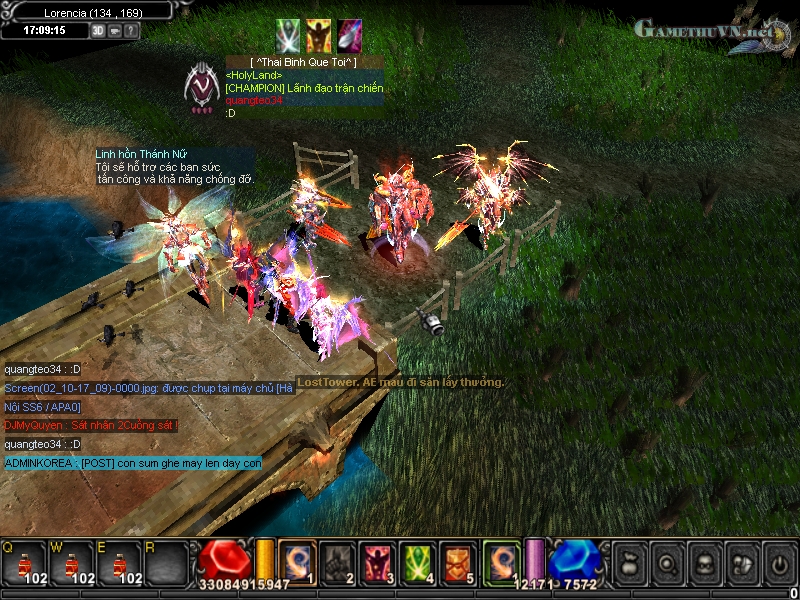Select the gray fist skill in slot 2
Viewport: 800px width, 600px height.
[338, 562]
